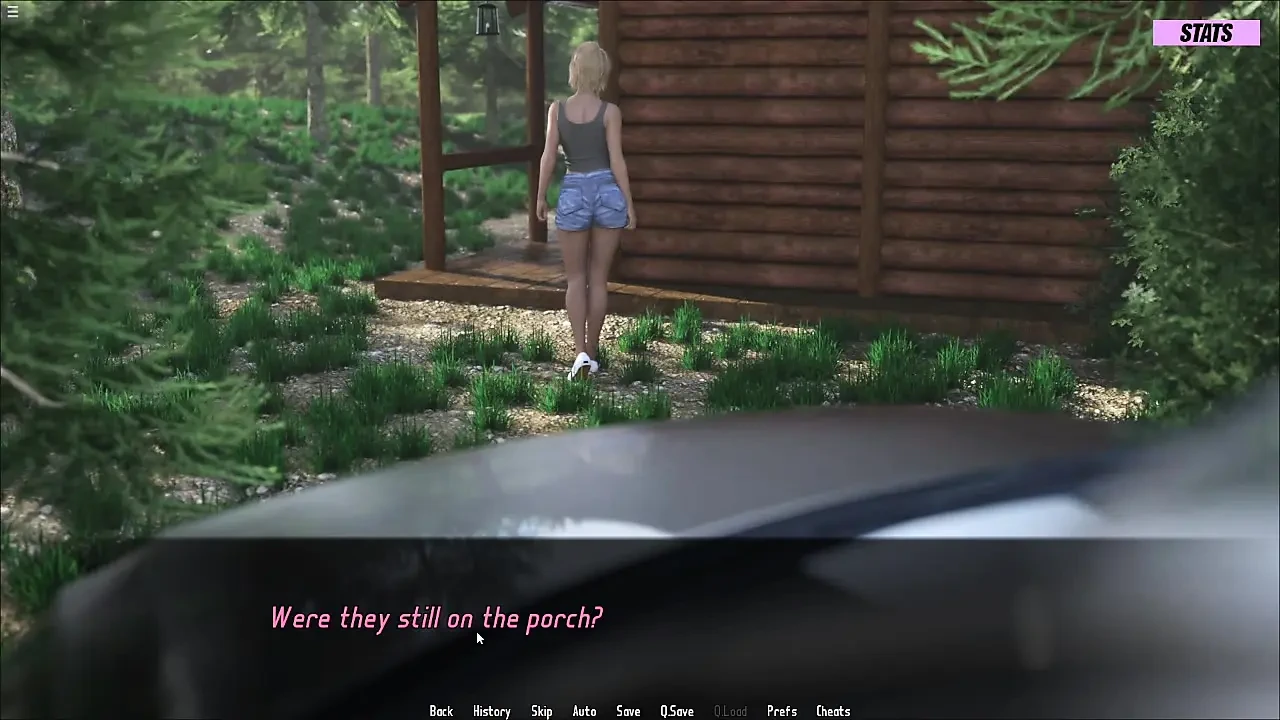Open the hamburger menu icon

point(12,12)
